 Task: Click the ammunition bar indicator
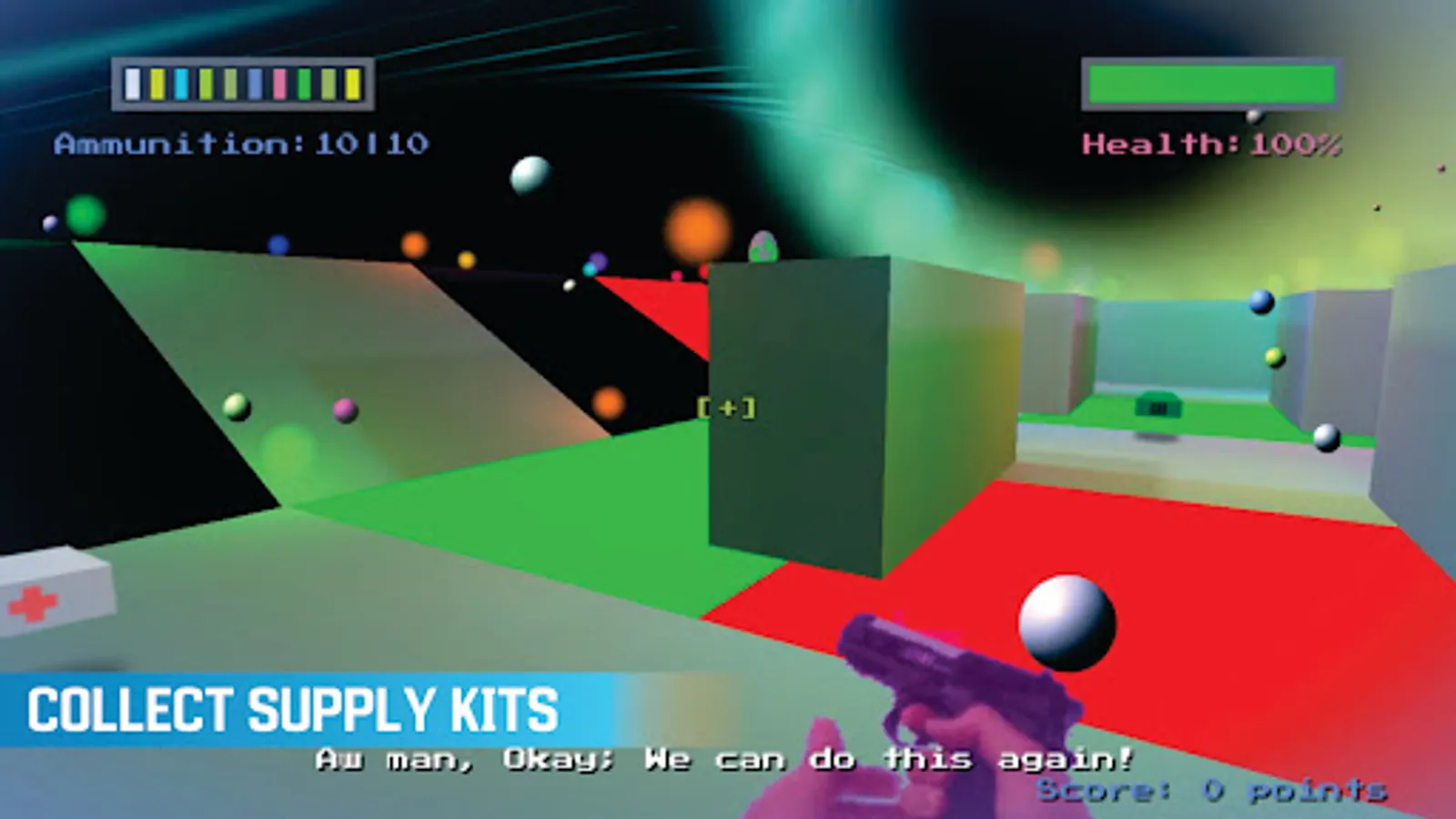(241, 82)
